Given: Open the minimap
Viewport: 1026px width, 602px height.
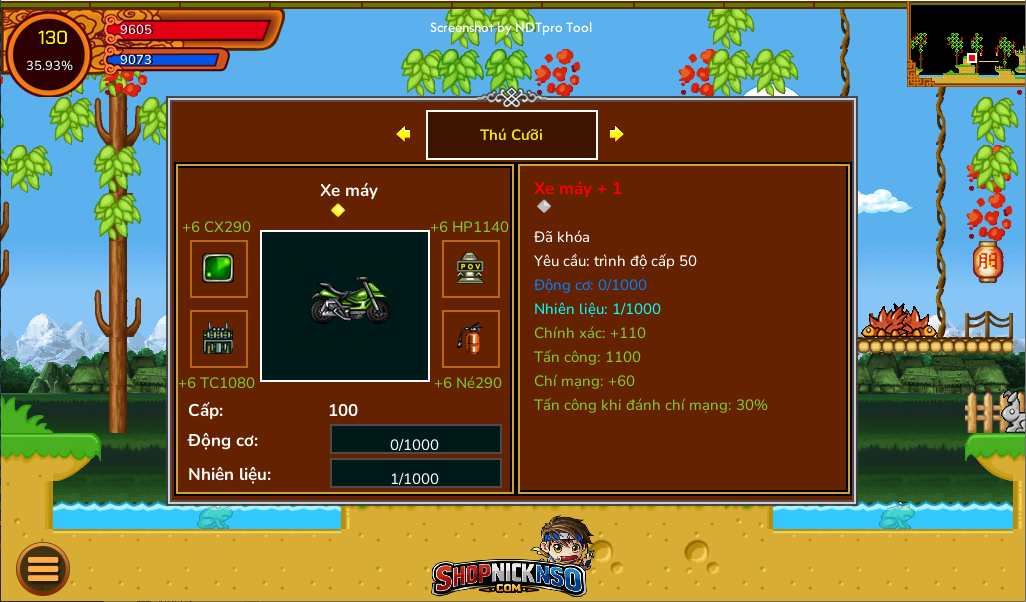Looking at the screenshot, I should point(966,43).
